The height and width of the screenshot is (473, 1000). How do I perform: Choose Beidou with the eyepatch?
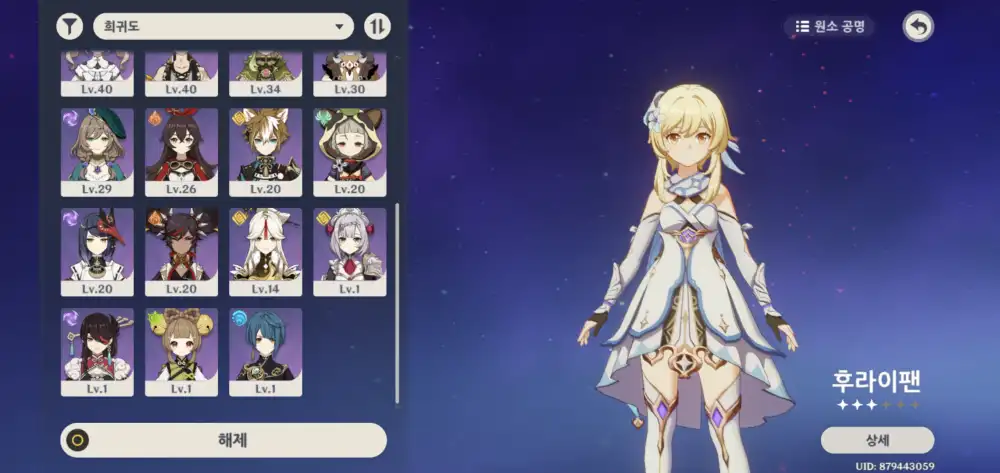[97, 350]
